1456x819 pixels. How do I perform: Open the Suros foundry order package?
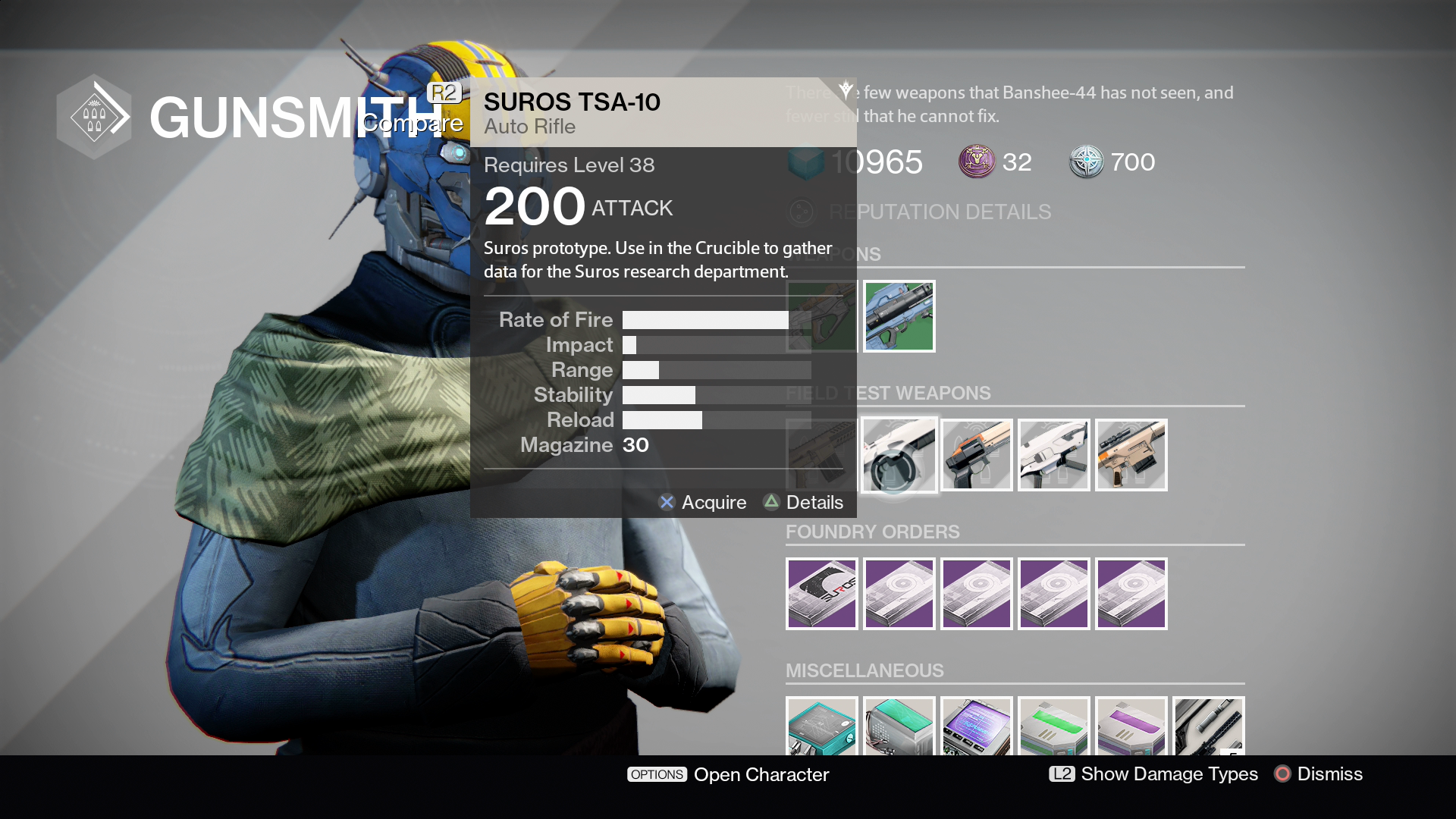point(821,594)
